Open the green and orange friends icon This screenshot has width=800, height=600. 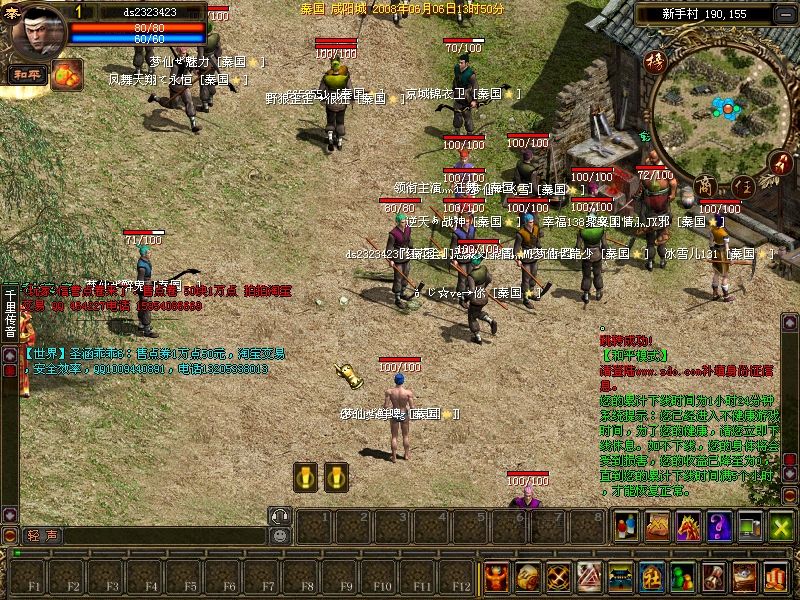[x=683, y=577]
